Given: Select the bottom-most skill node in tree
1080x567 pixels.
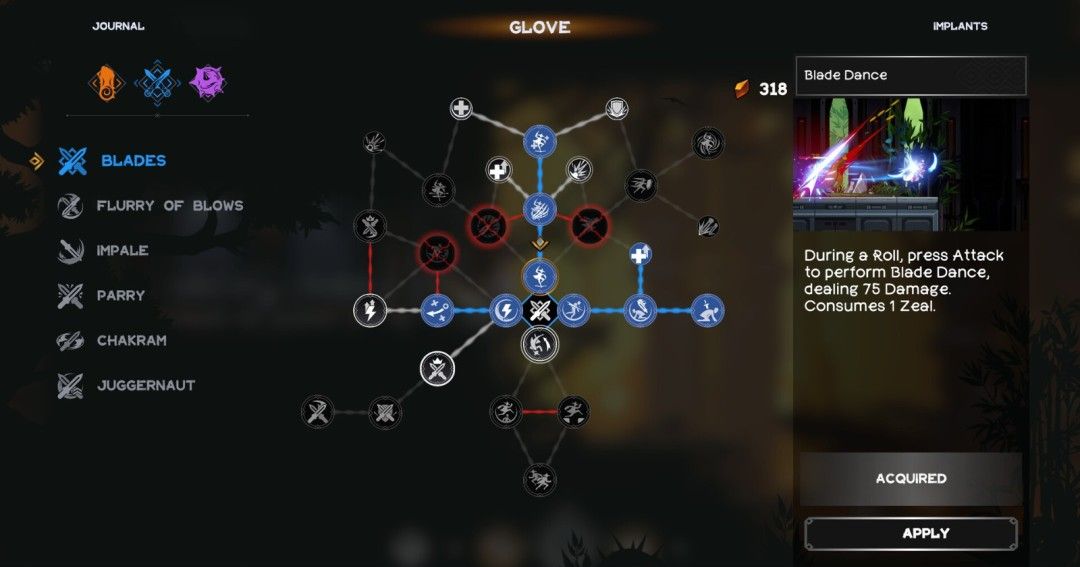Looking at the screenshot, I should (x=540, y=479).
